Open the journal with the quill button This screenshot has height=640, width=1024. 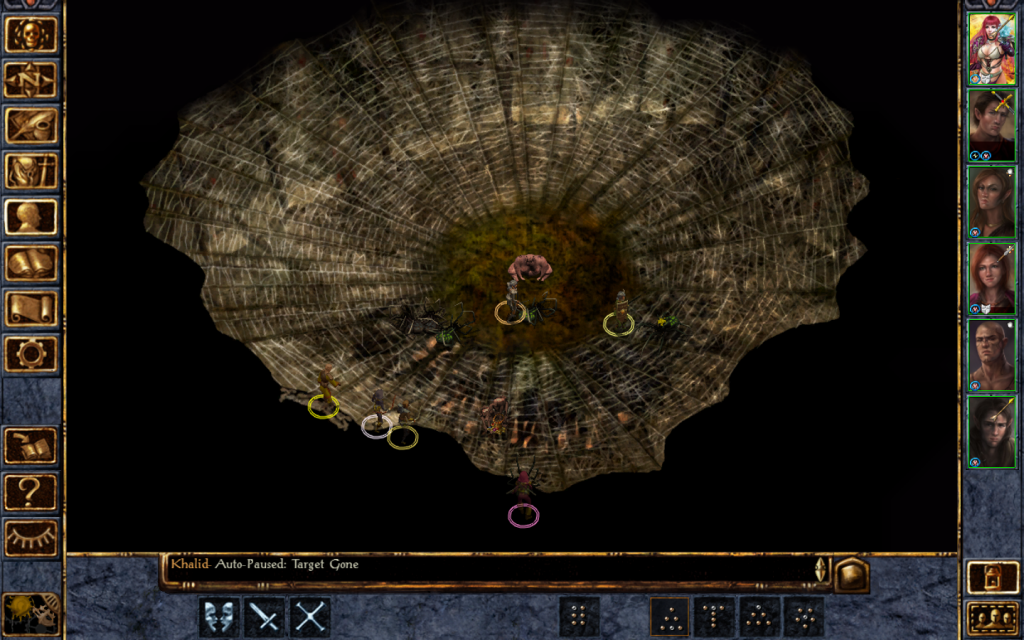click(x=31, y=125)
